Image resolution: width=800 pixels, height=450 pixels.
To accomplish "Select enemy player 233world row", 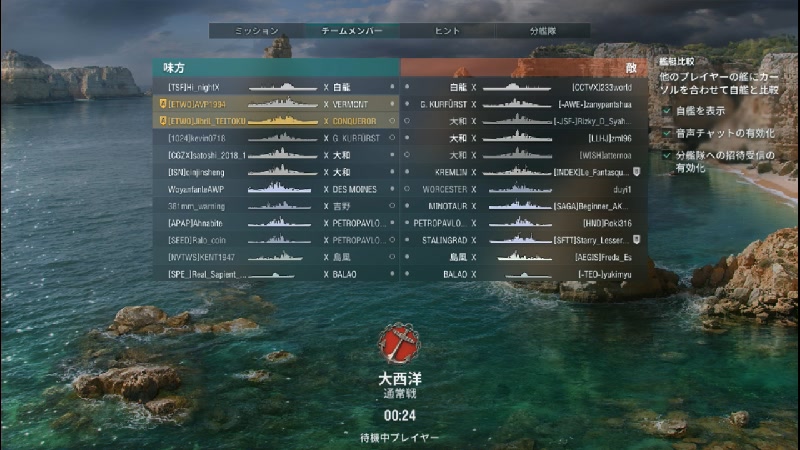I will [x=525, y=87].
